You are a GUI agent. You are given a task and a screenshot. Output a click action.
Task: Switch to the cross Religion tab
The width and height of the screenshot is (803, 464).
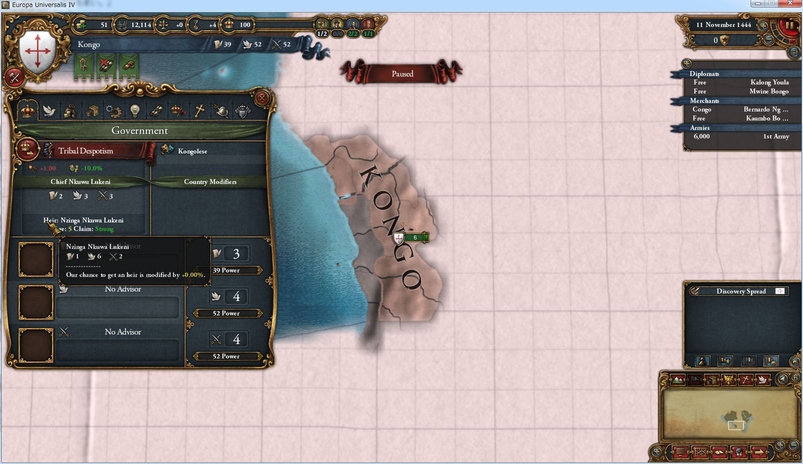point(198,111)
